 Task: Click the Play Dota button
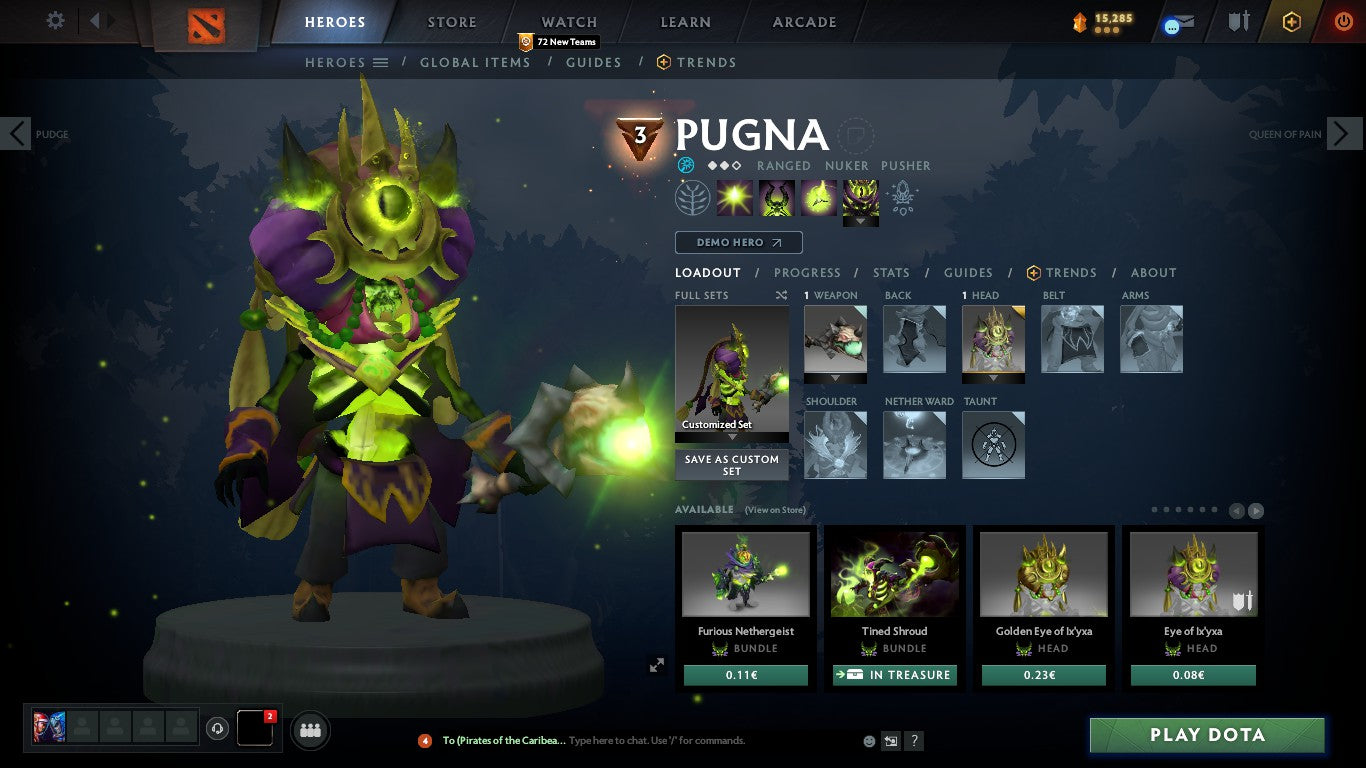(1207, 735)
